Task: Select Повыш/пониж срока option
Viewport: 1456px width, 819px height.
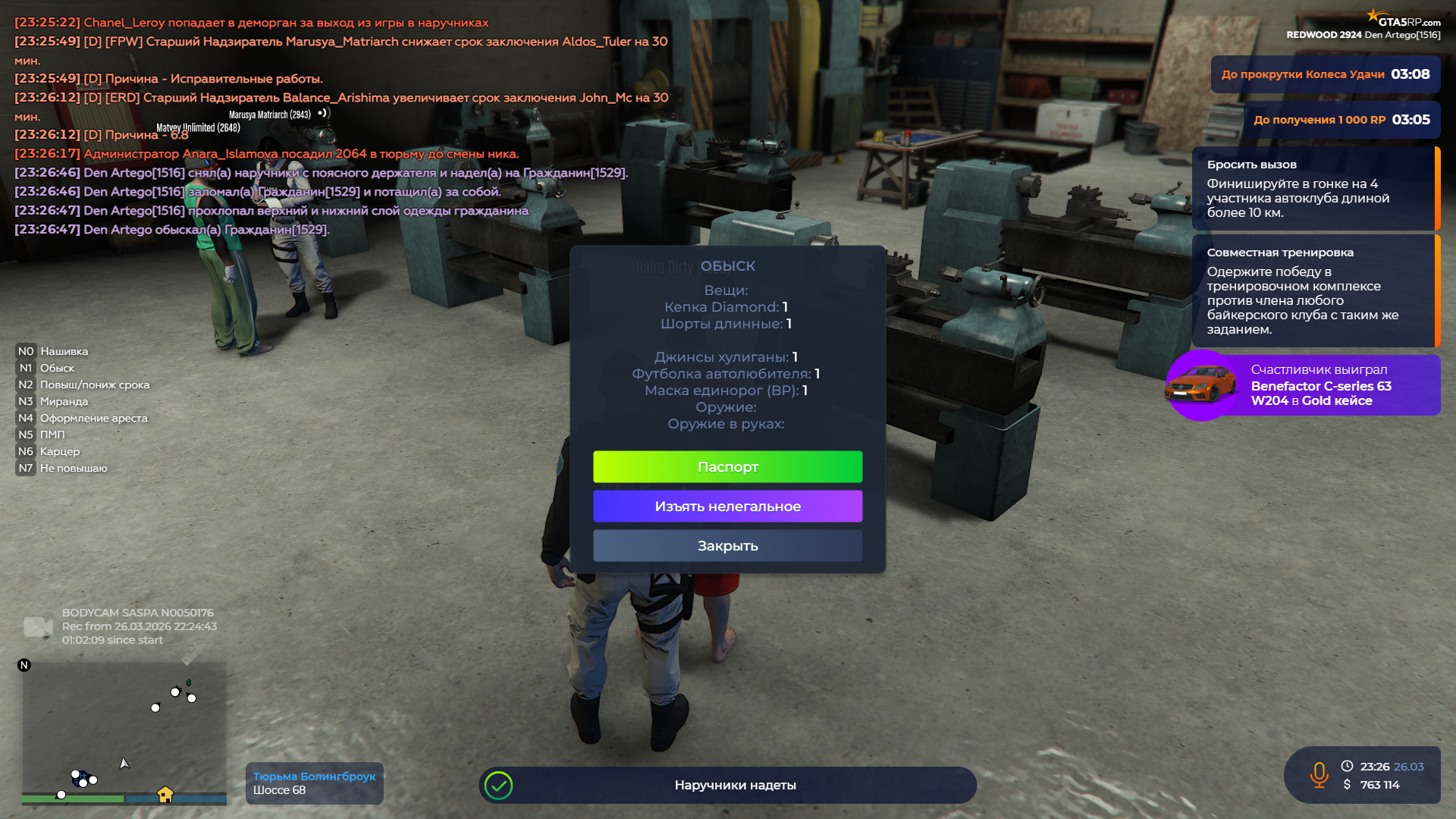Action: coord(94,384)
